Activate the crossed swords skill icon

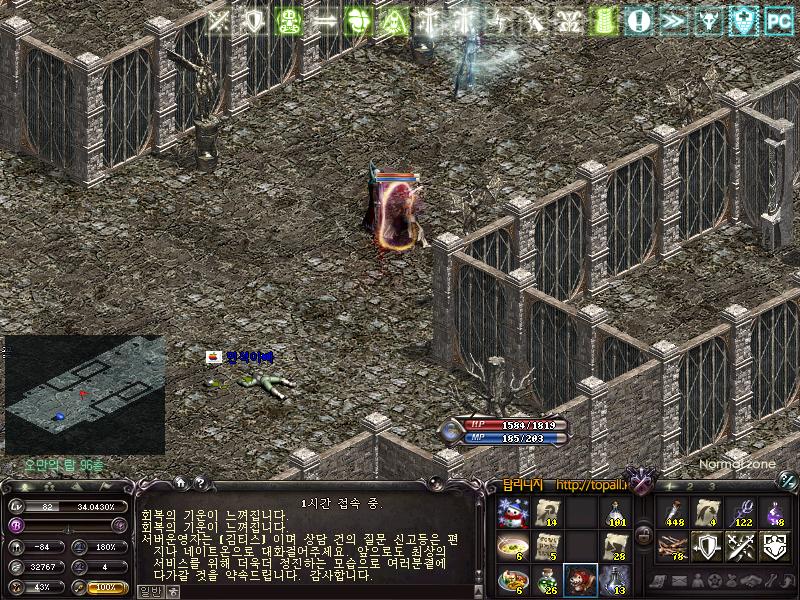[740, 546]
